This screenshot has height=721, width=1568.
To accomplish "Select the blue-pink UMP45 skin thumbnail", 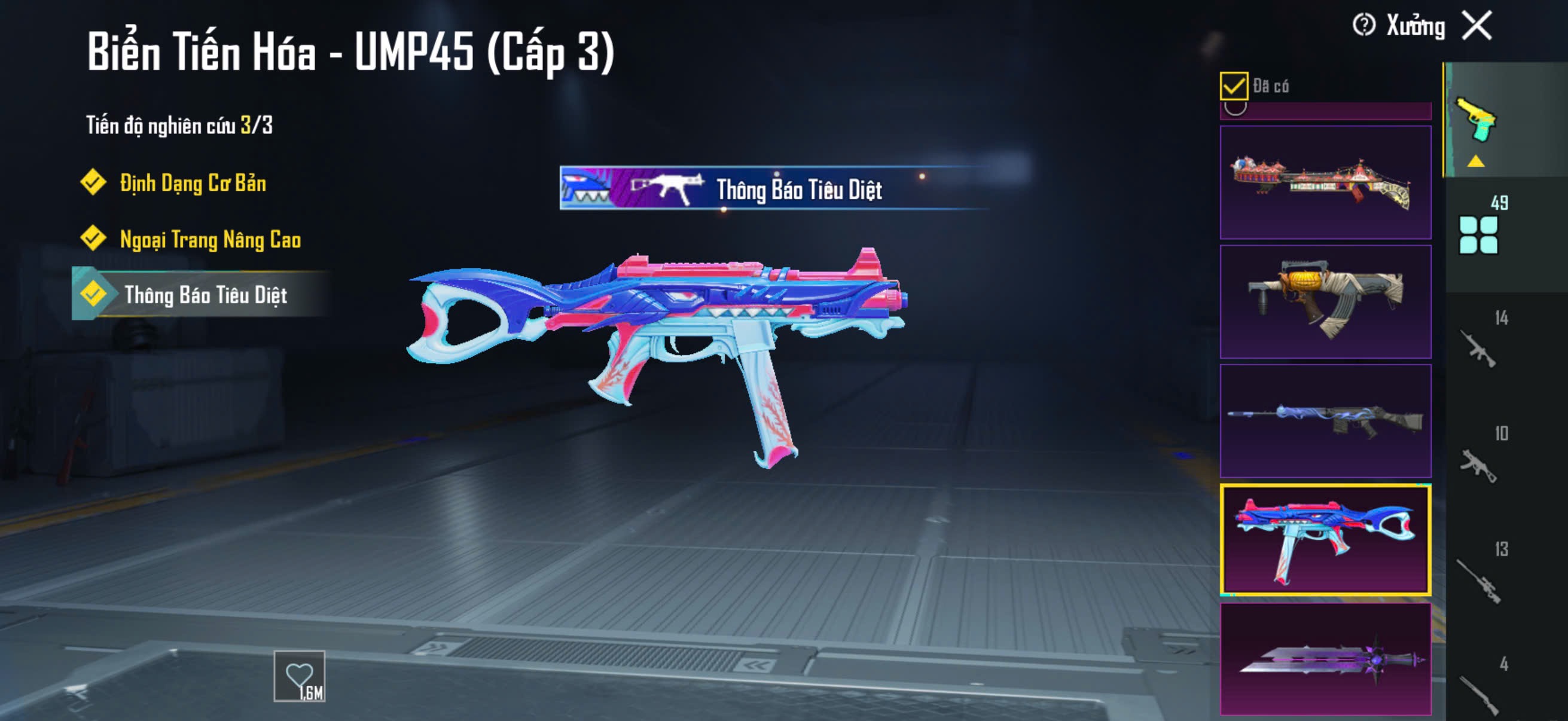I will coord(1325,540).
